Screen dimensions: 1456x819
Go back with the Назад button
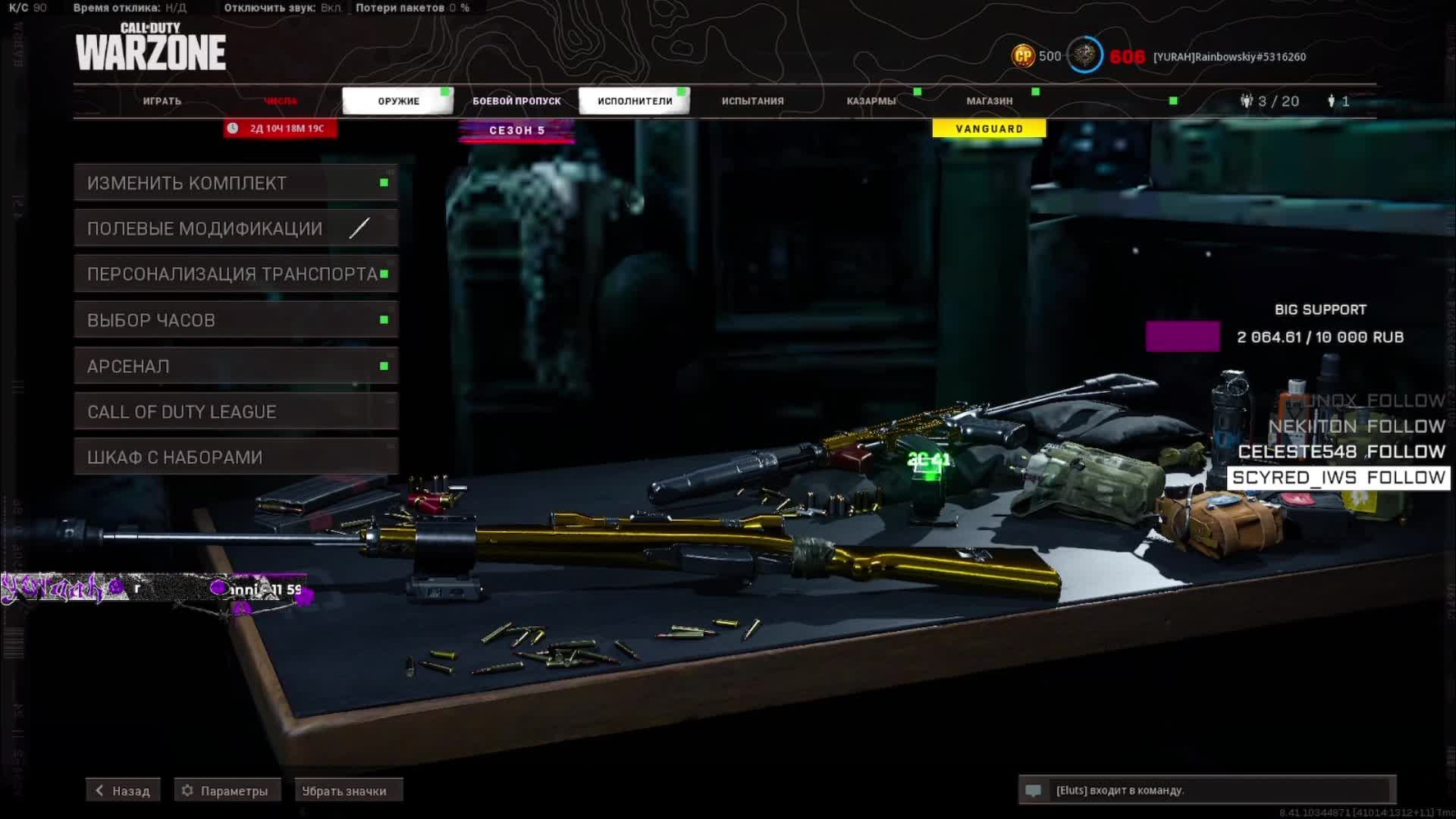coord(123,791)
